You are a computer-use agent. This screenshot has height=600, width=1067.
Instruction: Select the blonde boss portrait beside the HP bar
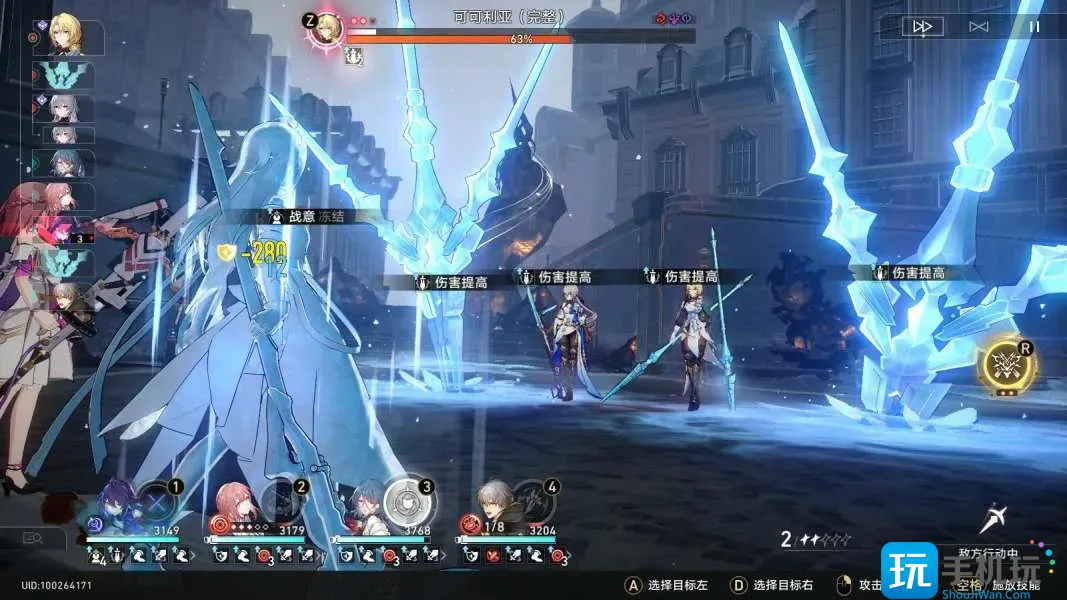point(325,31)
